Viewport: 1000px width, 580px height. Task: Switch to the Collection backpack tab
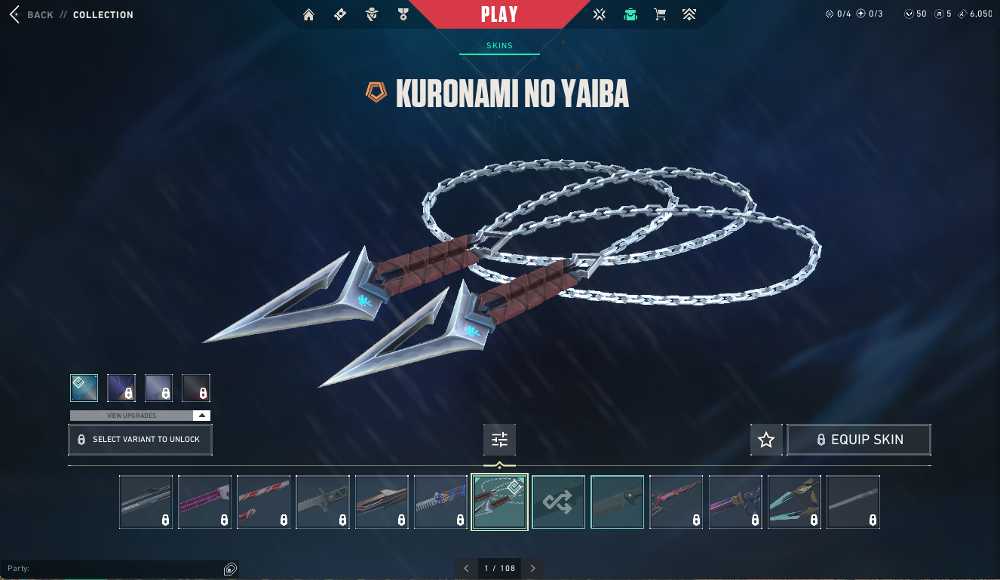pos(630,15)
